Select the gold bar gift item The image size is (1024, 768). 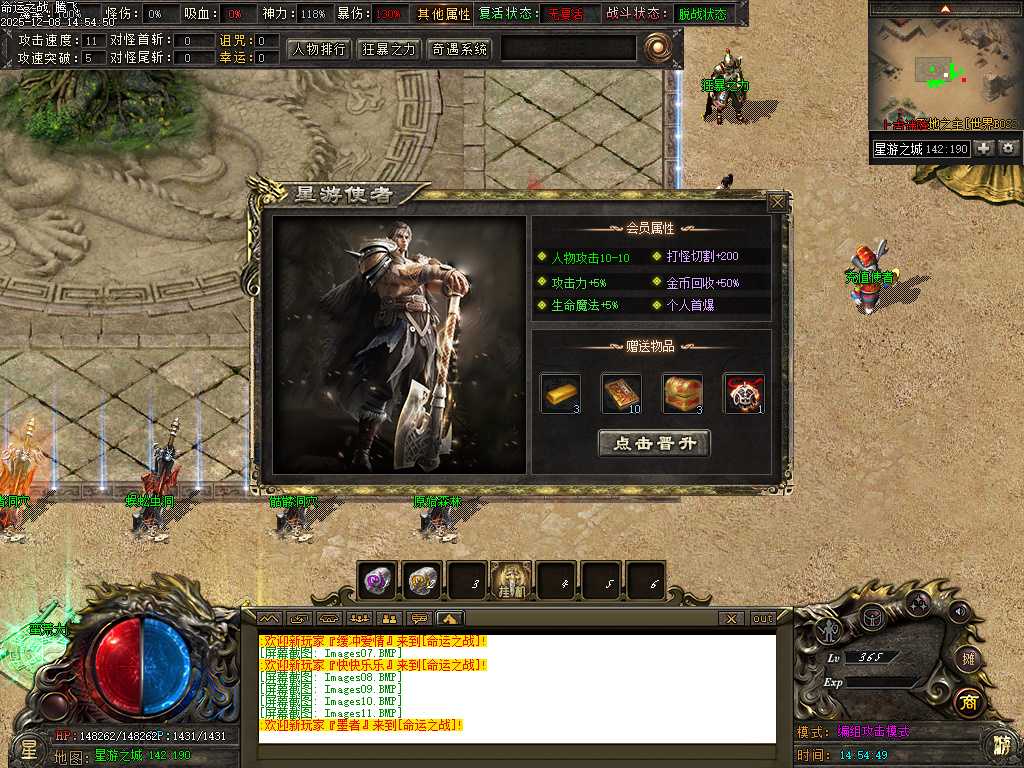[x=560, y=393]
